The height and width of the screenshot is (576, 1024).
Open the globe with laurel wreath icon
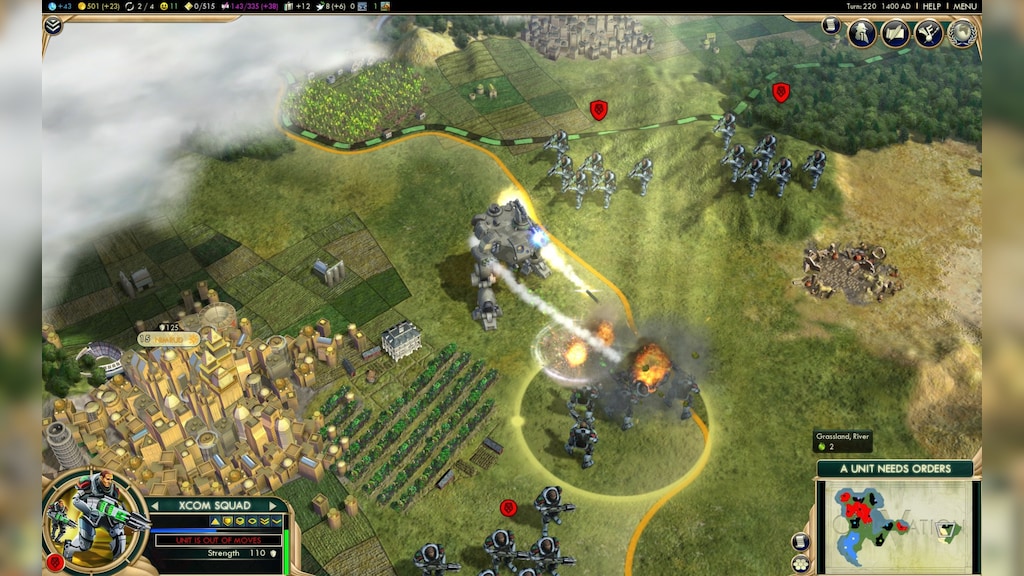(961, 33)
